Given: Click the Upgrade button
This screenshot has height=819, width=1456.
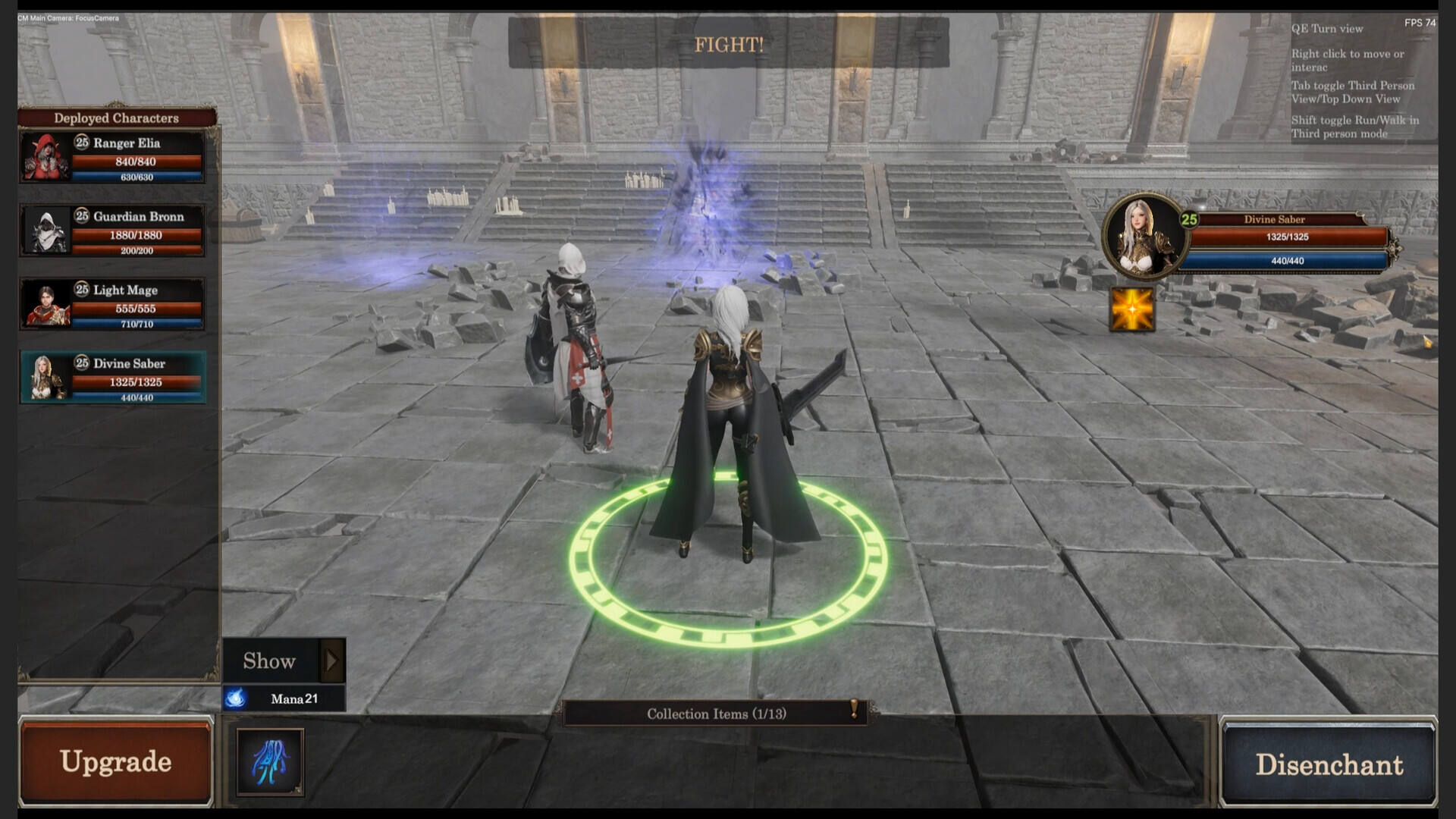Looking at the screenshot, I should click(x=115, y=761).
